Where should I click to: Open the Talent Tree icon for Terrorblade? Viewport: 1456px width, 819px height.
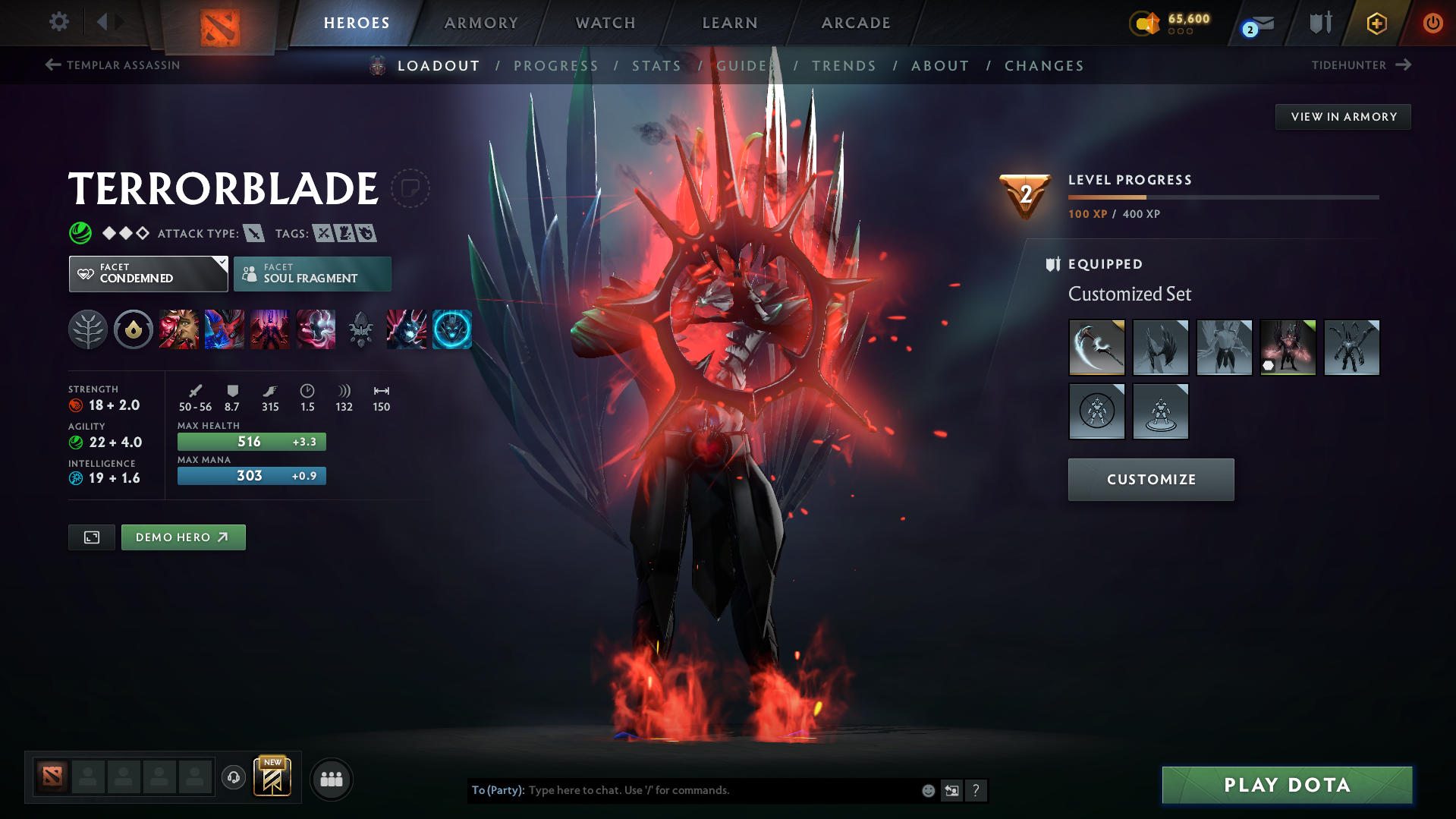pyautogui.click(x=88, y=329)
